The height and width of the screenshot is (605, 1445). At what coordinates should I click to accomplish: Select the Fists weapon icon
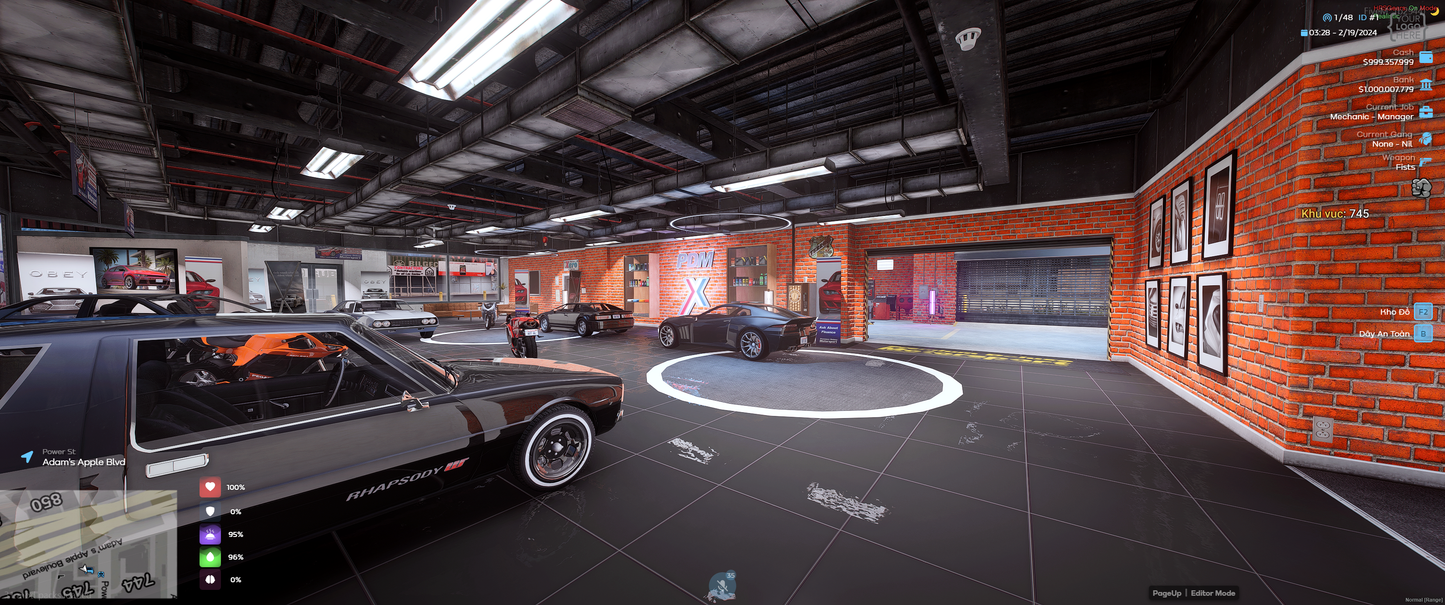click(1423, 187)
